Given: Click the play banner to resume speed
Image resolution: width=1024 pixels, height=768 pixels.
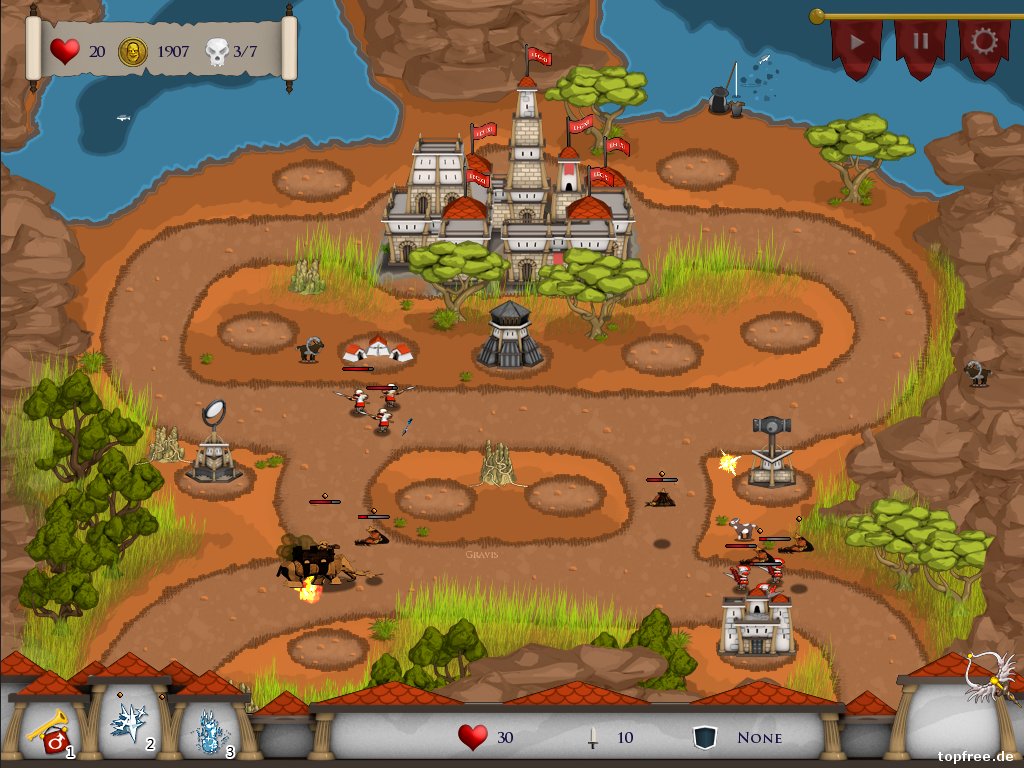Looking at the screenshot, I should pos(857,44).
